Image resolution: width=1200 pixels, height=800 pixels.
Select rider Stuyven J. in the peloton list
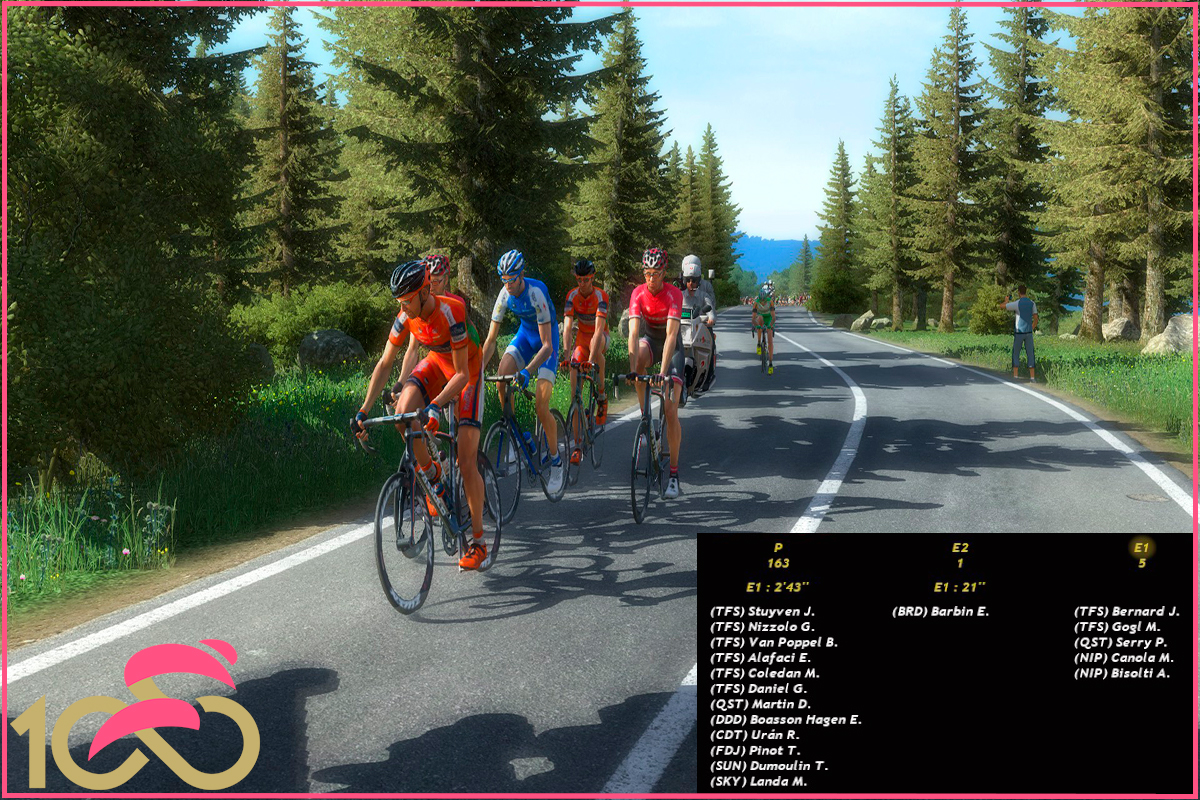pos(763,611)
